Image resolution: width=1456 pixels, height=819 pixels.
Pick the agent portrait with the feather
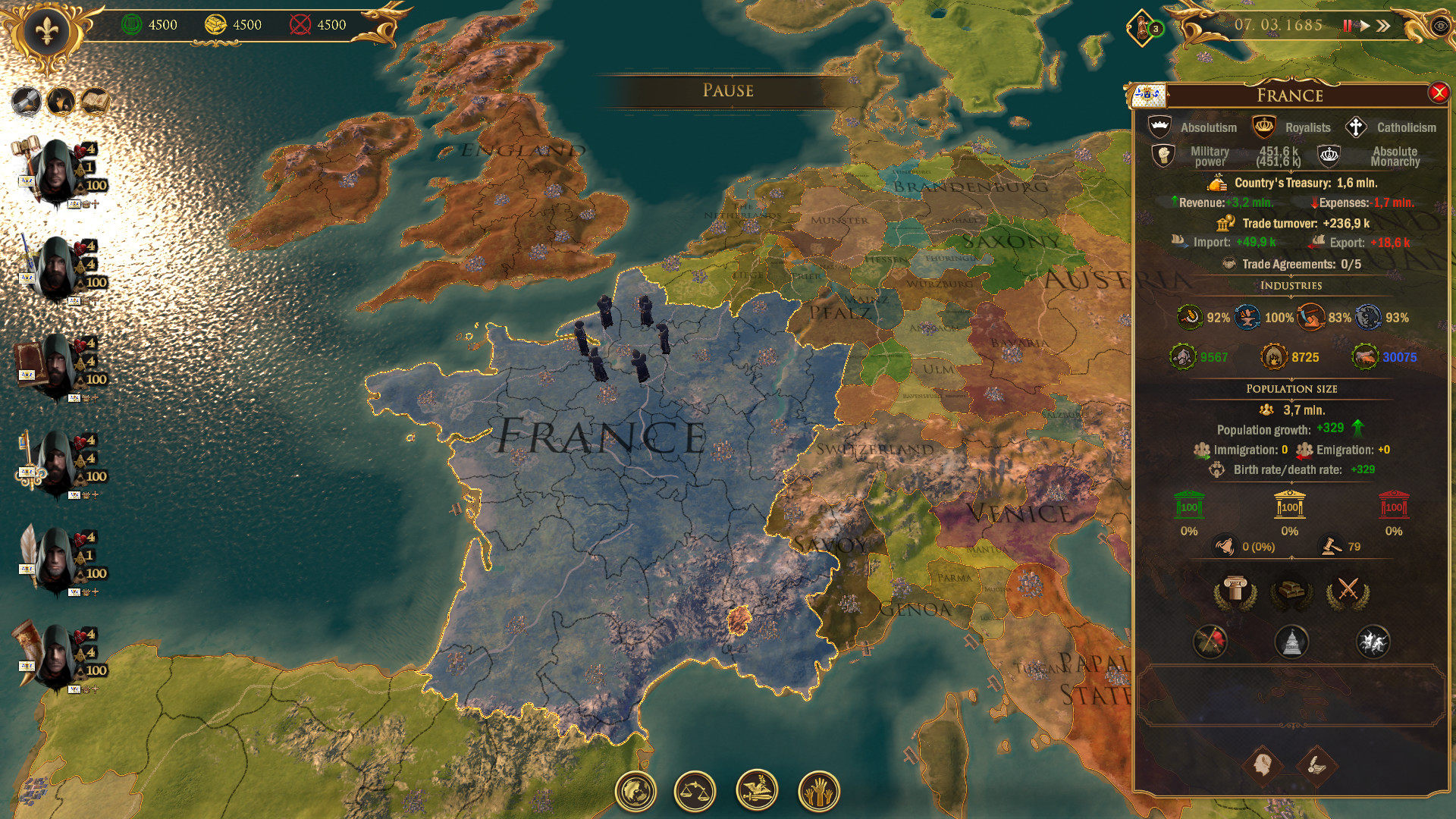click(x=55, y=560)
